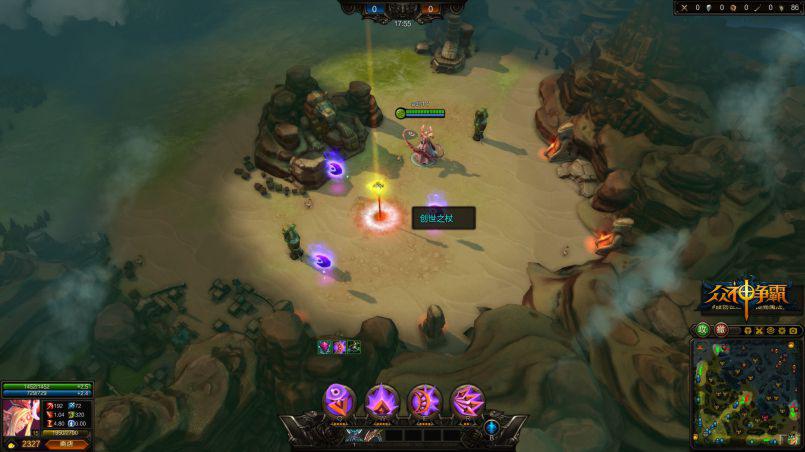
Task: Activate the crescent ring ability
Action: 425,400
